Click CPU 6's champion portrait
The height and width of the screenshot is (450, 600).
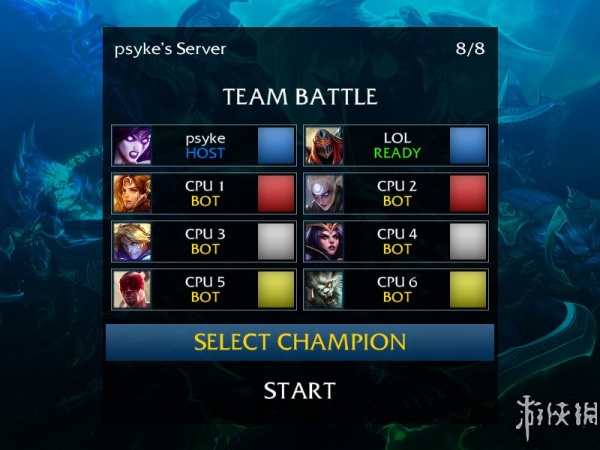pyautogui.click(x=324, y=289)
